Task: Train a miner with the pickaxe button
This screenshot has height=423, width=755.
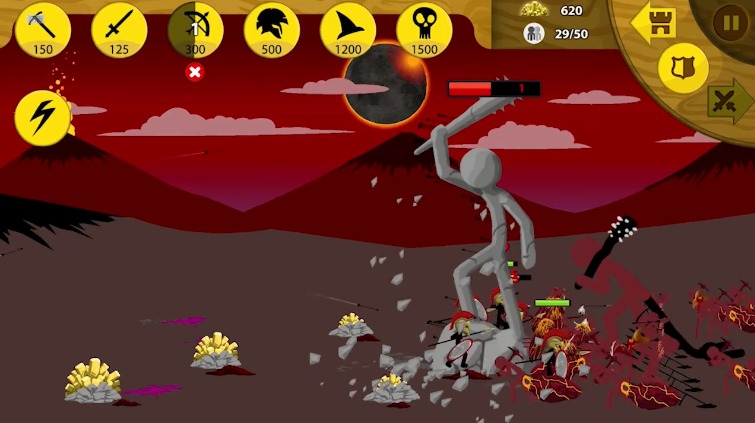Action: click(x=43, y=28)
